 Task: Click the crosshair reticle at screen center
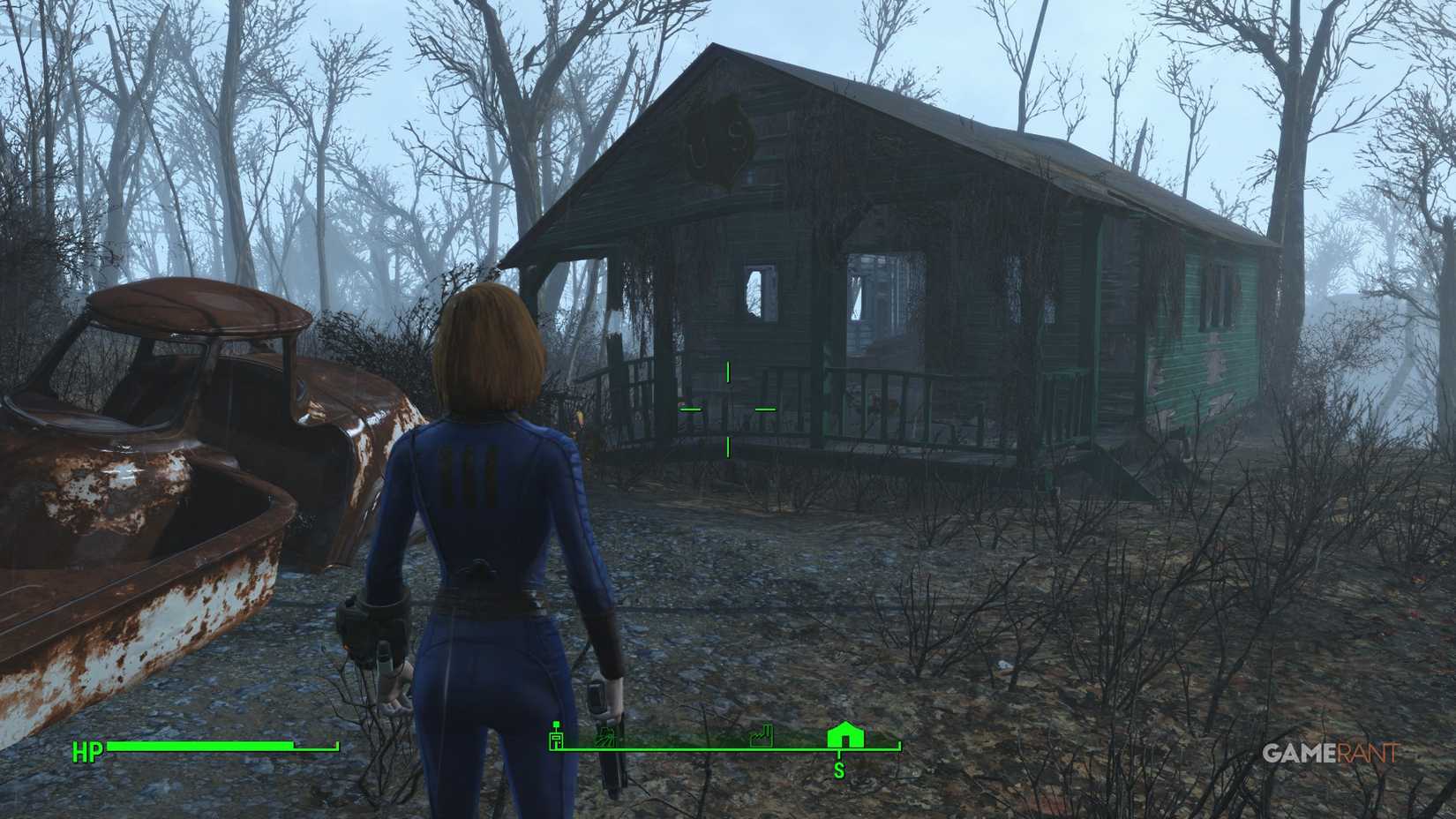point(726,408)
